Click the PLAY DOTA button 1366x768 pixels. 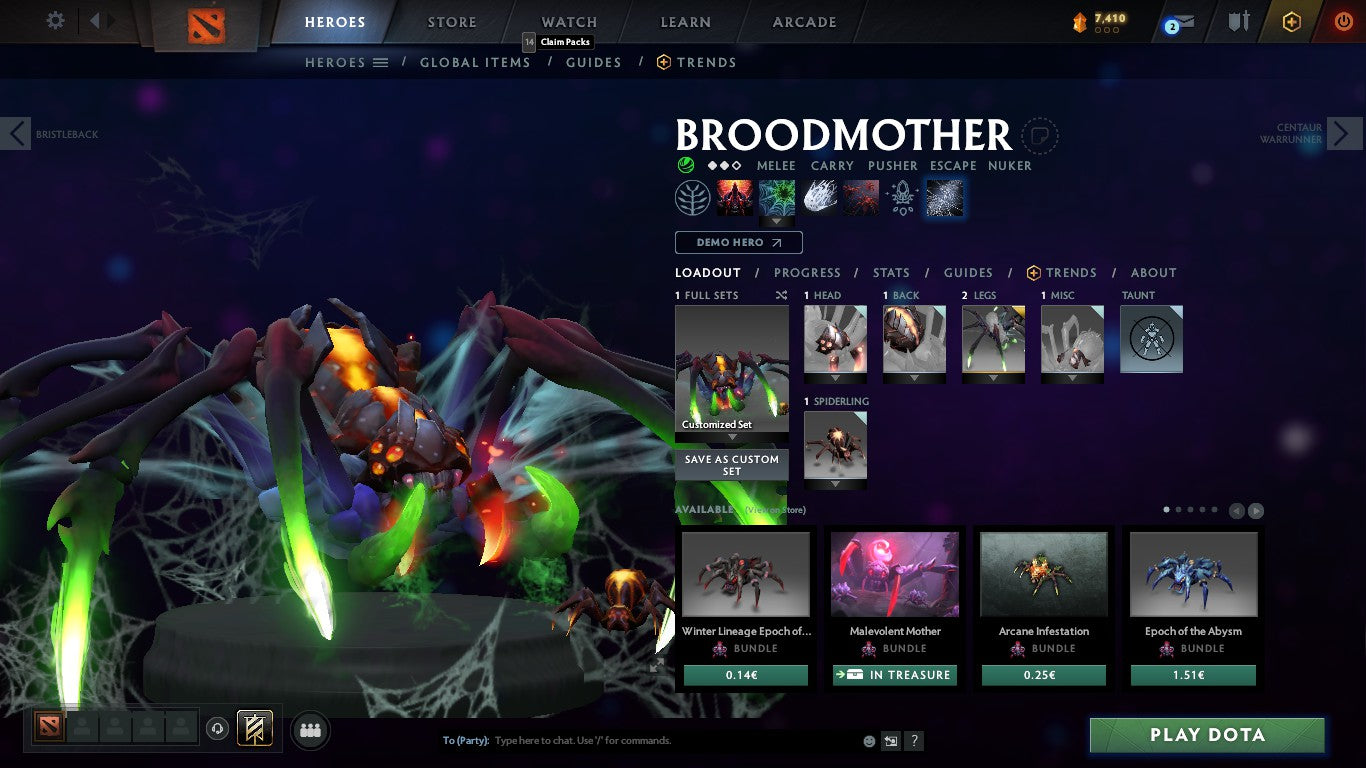[1207, 735]
